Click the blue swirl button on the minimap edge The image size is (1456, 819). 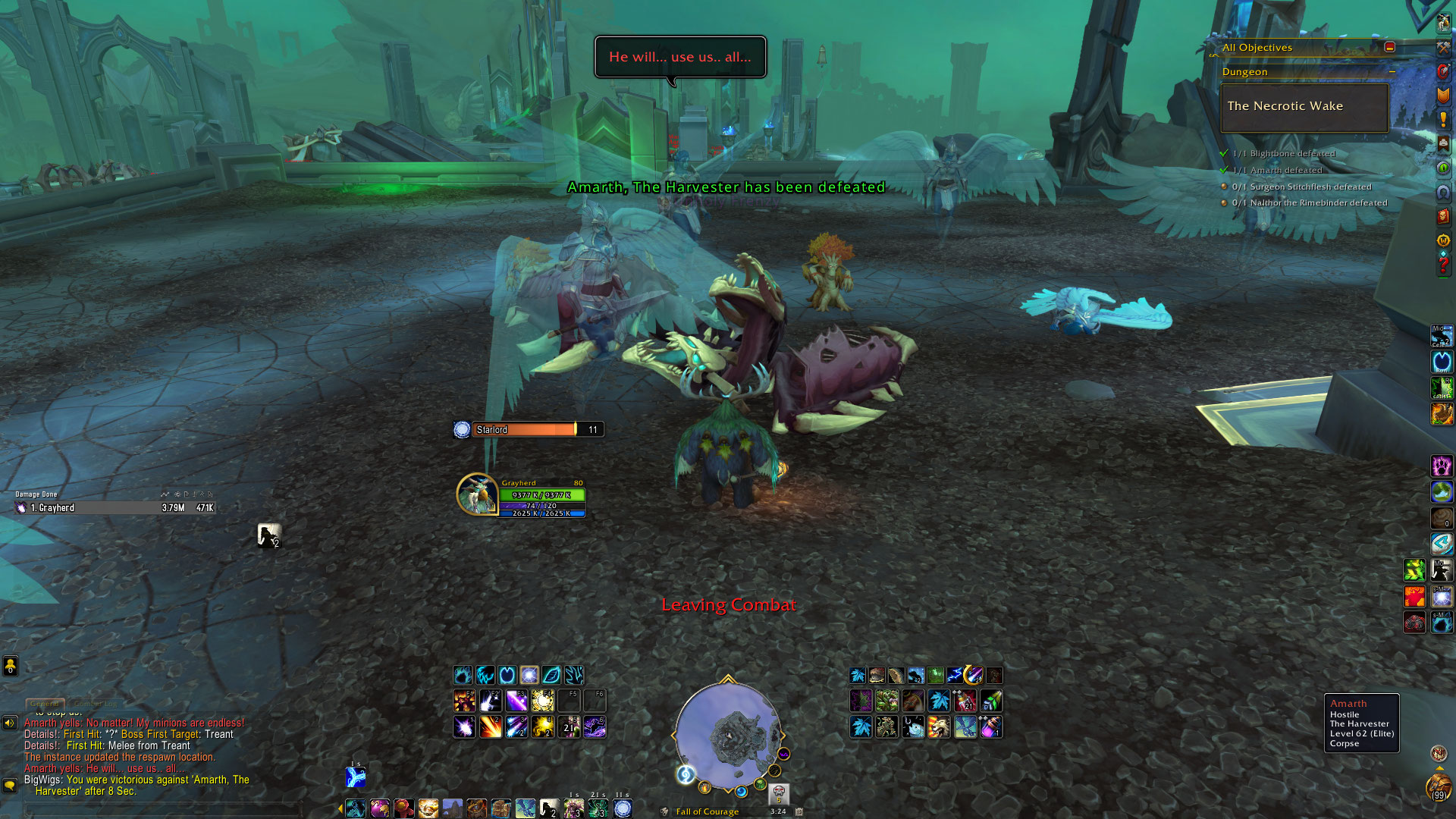tap(686, 774)
